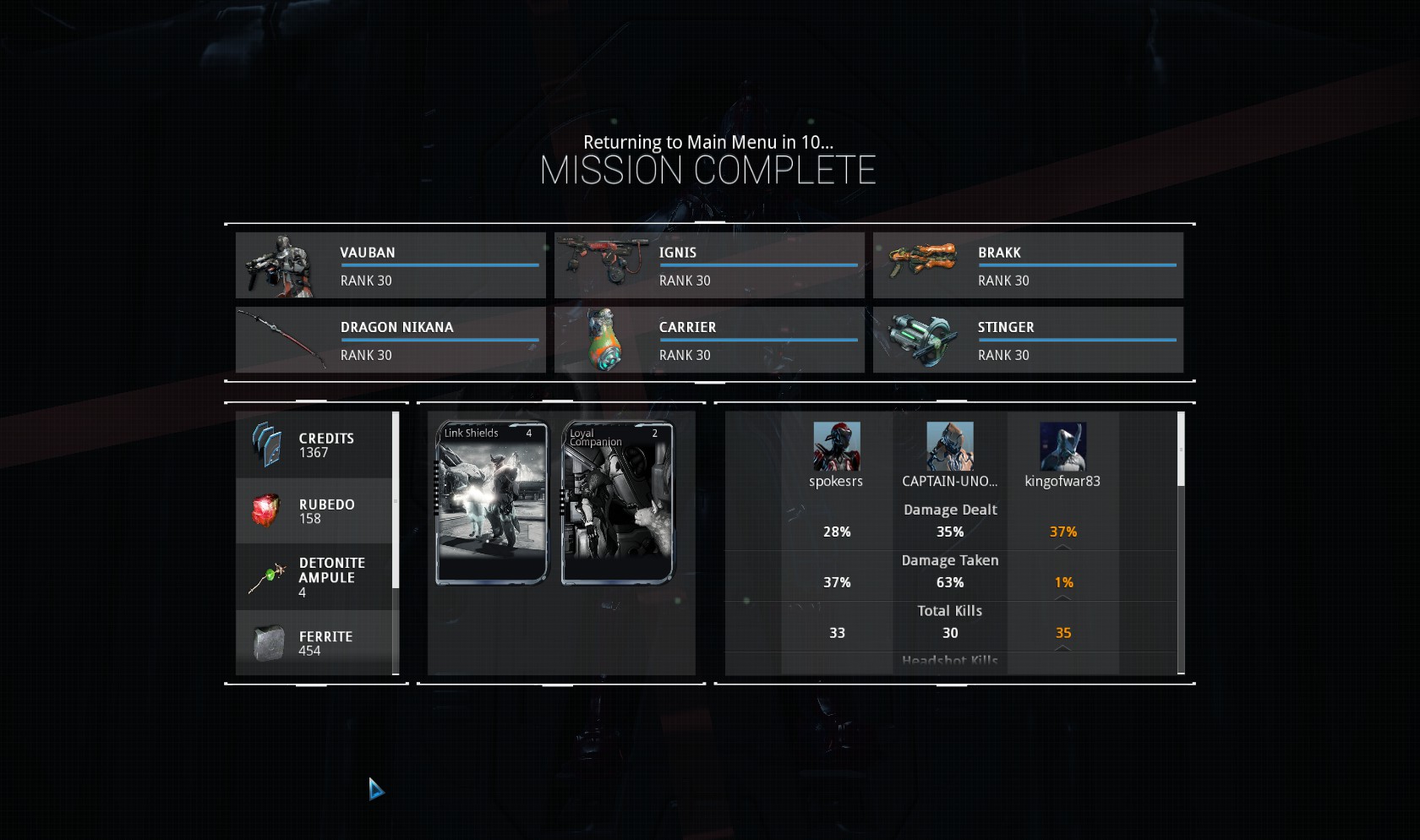Open the Carrier sentinel panel

point(709,340)
